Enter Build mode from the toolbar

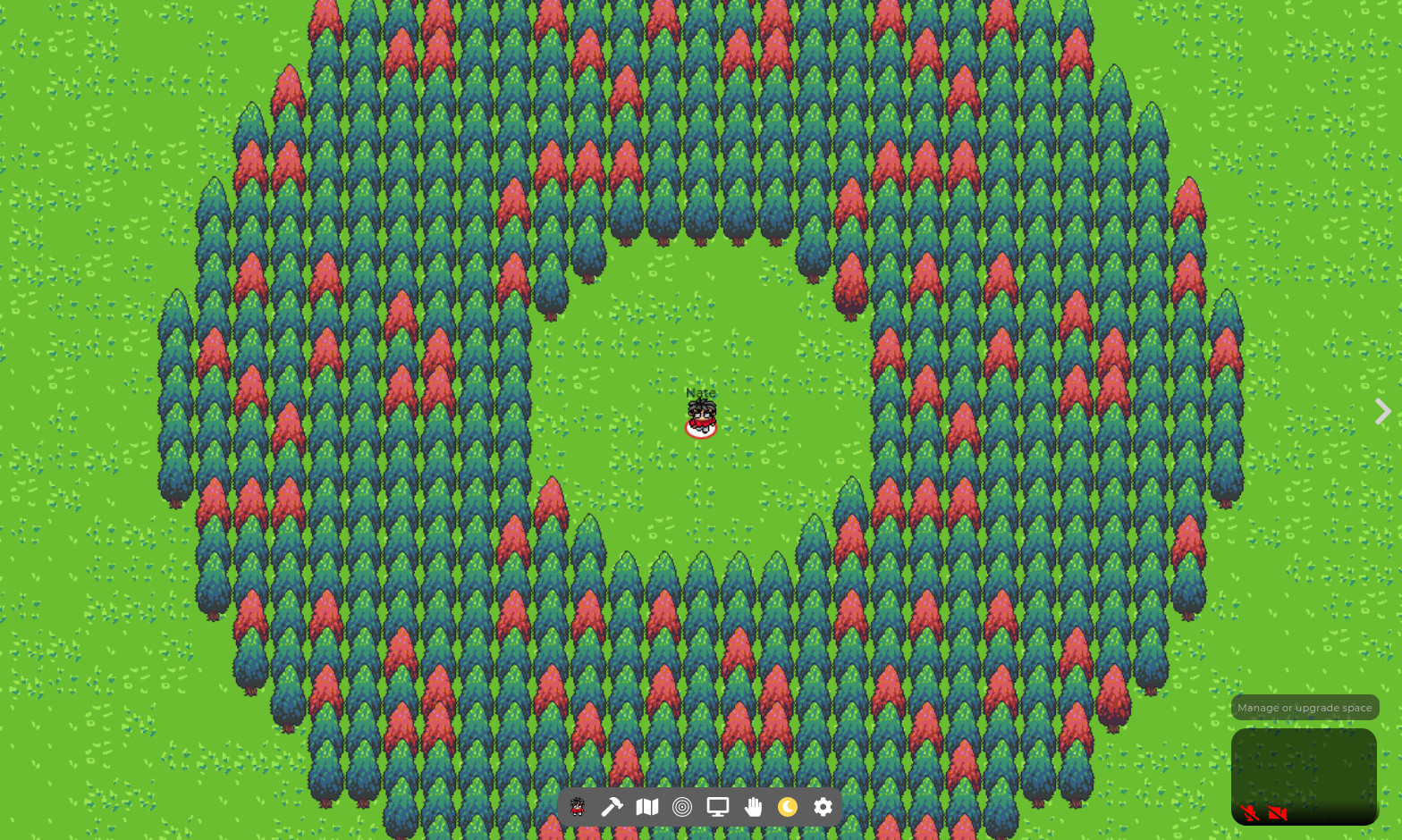tap(612, 807)
